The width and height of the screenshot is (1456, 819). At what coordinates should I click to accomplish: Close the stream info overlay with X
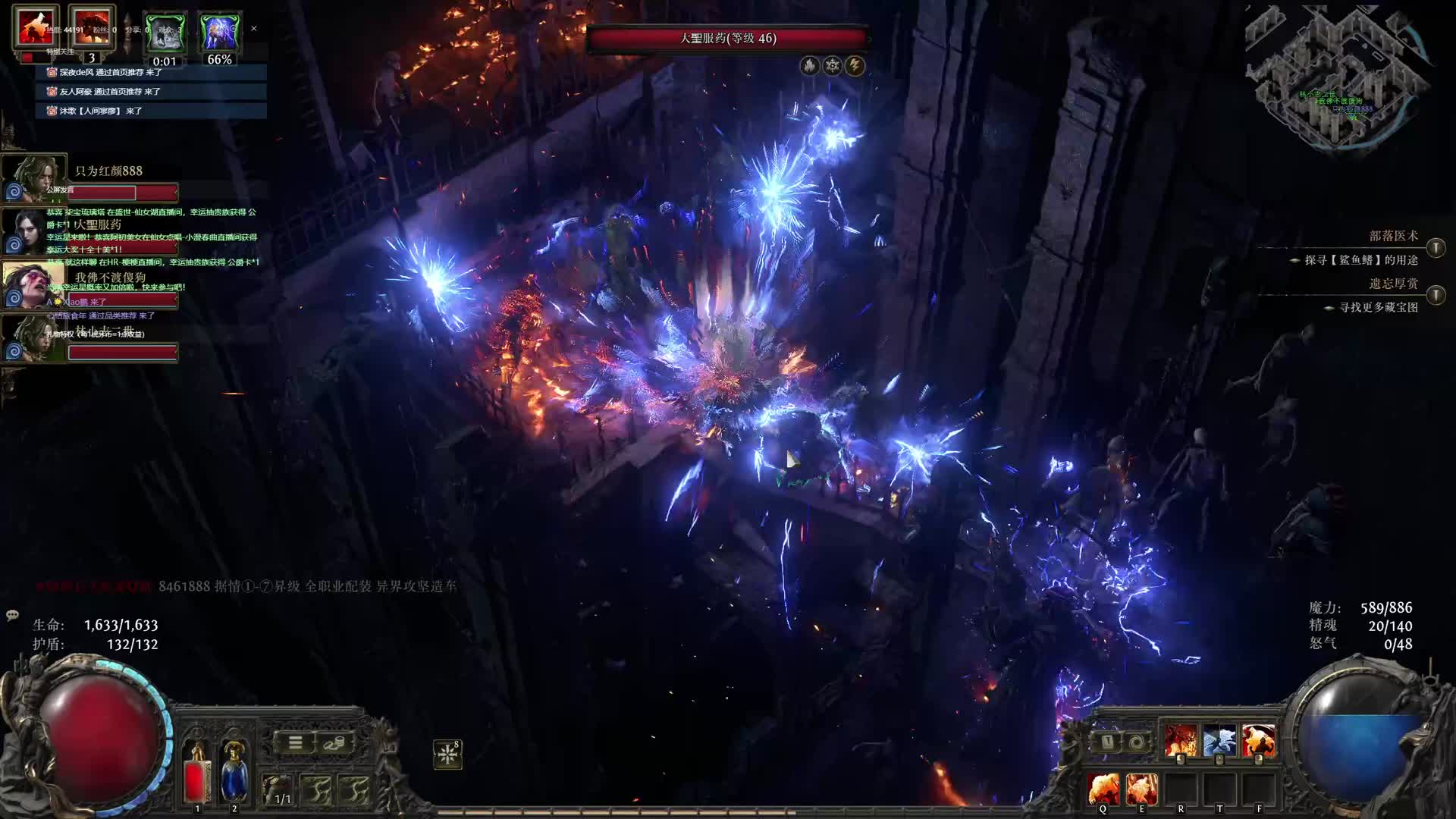[254, 29]
